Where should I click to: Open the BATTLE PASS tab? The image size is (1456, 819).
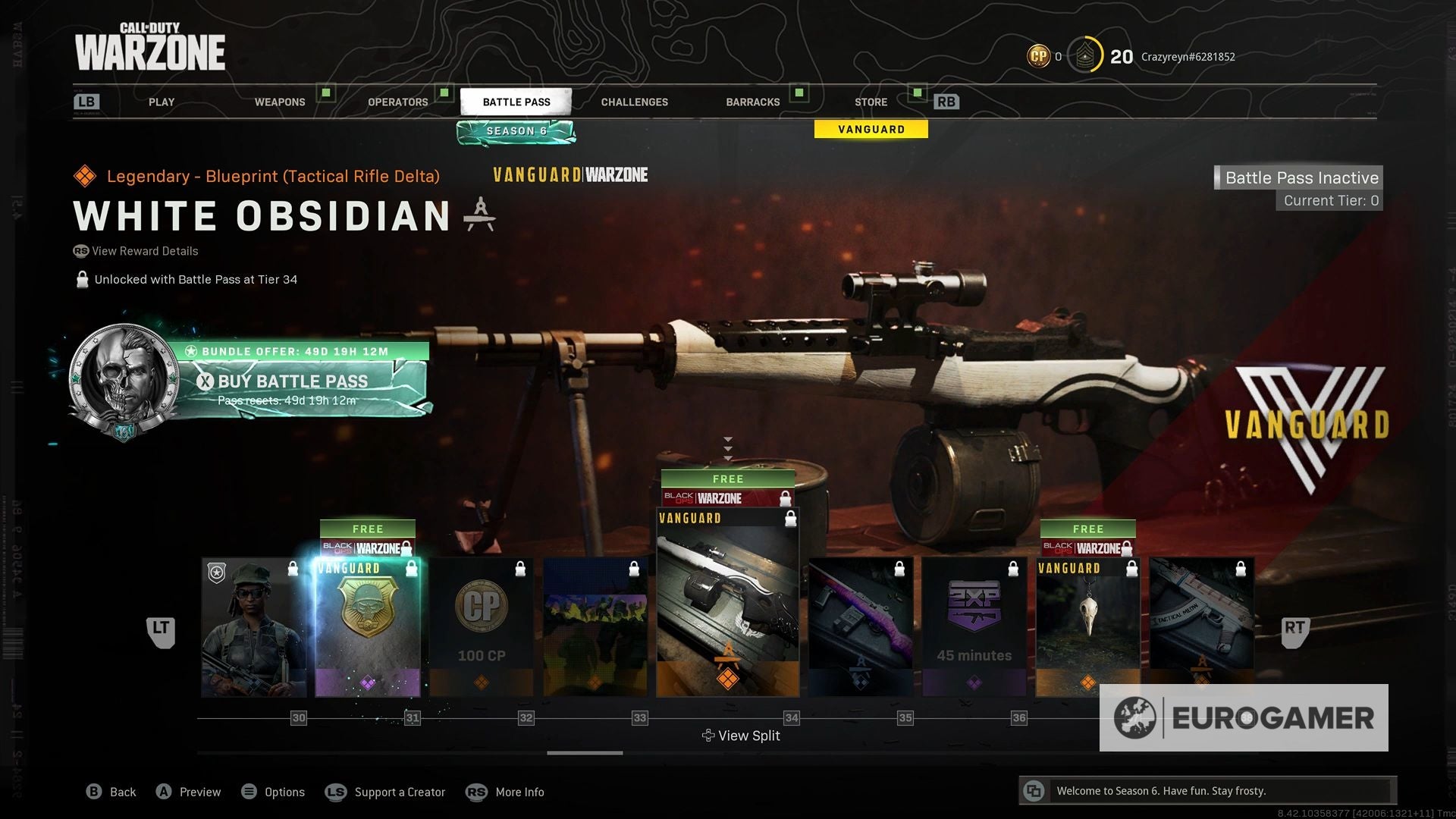pyautogui.click(x=516, y=101)
